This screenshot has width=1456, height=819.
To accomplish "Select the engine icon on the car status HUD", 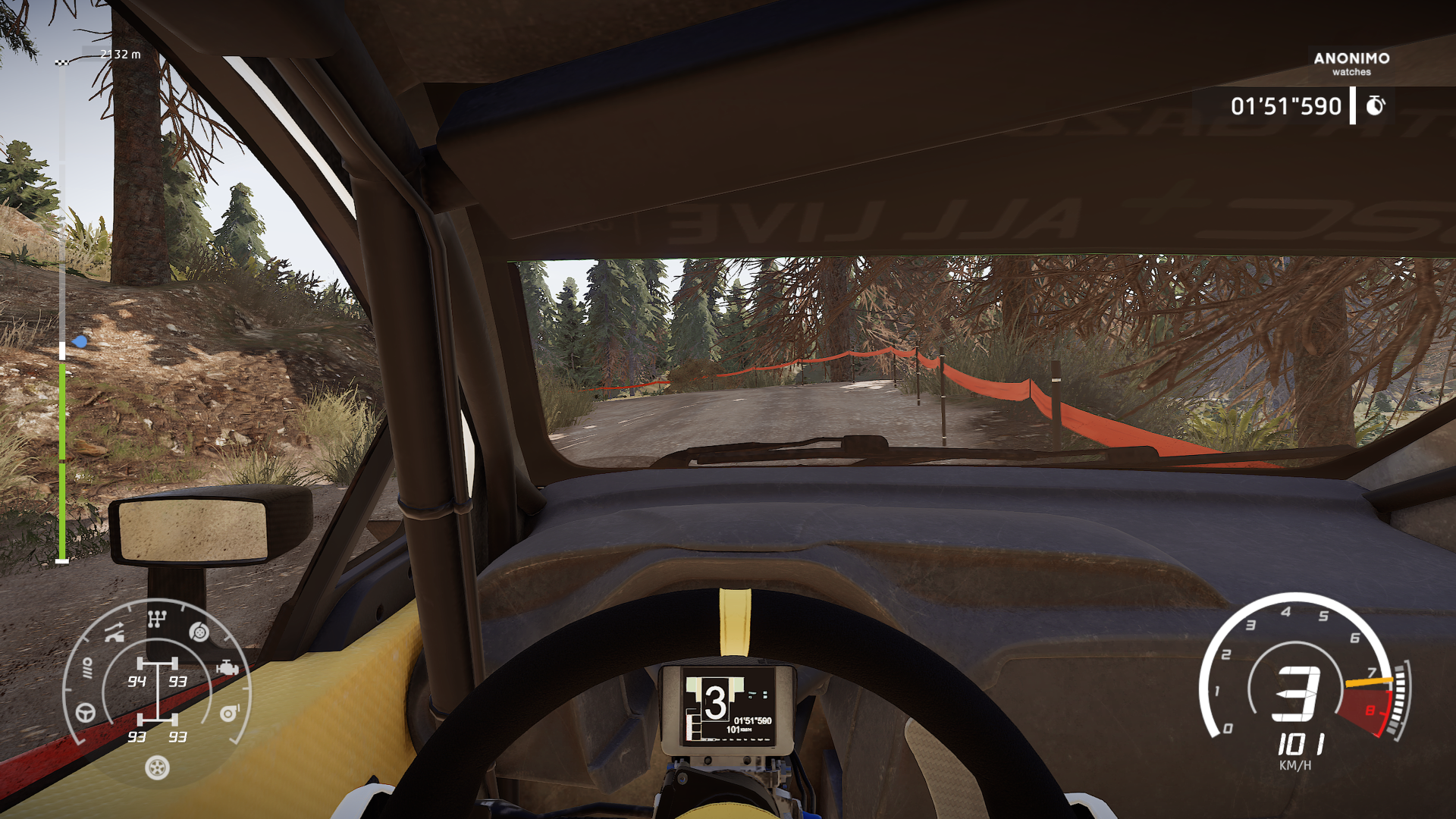I will pyautogui.click(x=227, y=667).
